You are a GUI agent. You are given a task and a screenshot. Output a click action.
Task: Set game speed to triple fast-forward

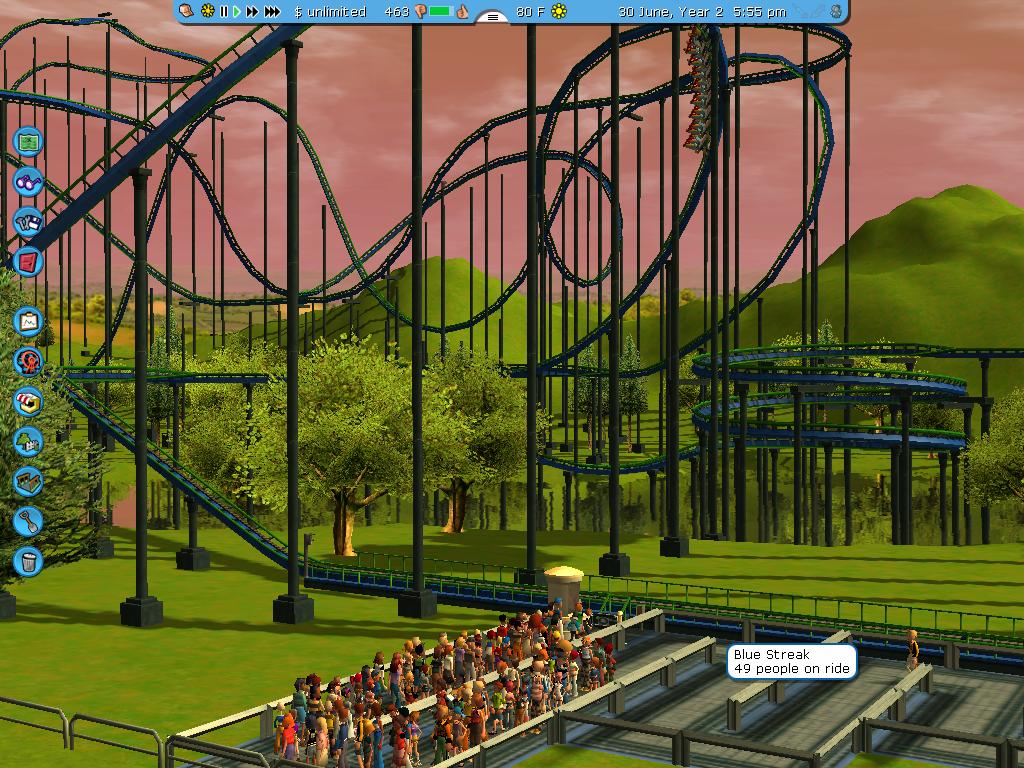[272, 12]
